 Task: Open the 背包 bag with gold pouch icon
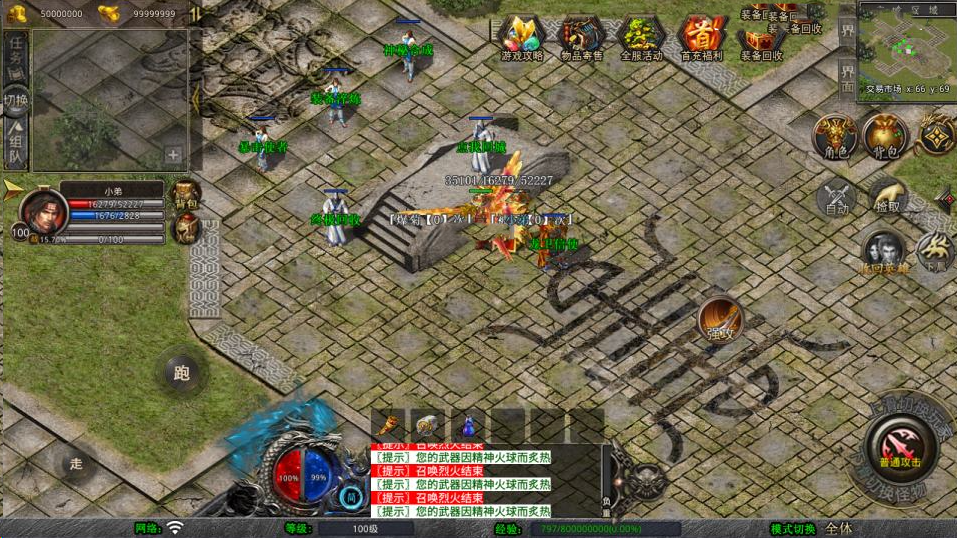click(x=885, y=136)
